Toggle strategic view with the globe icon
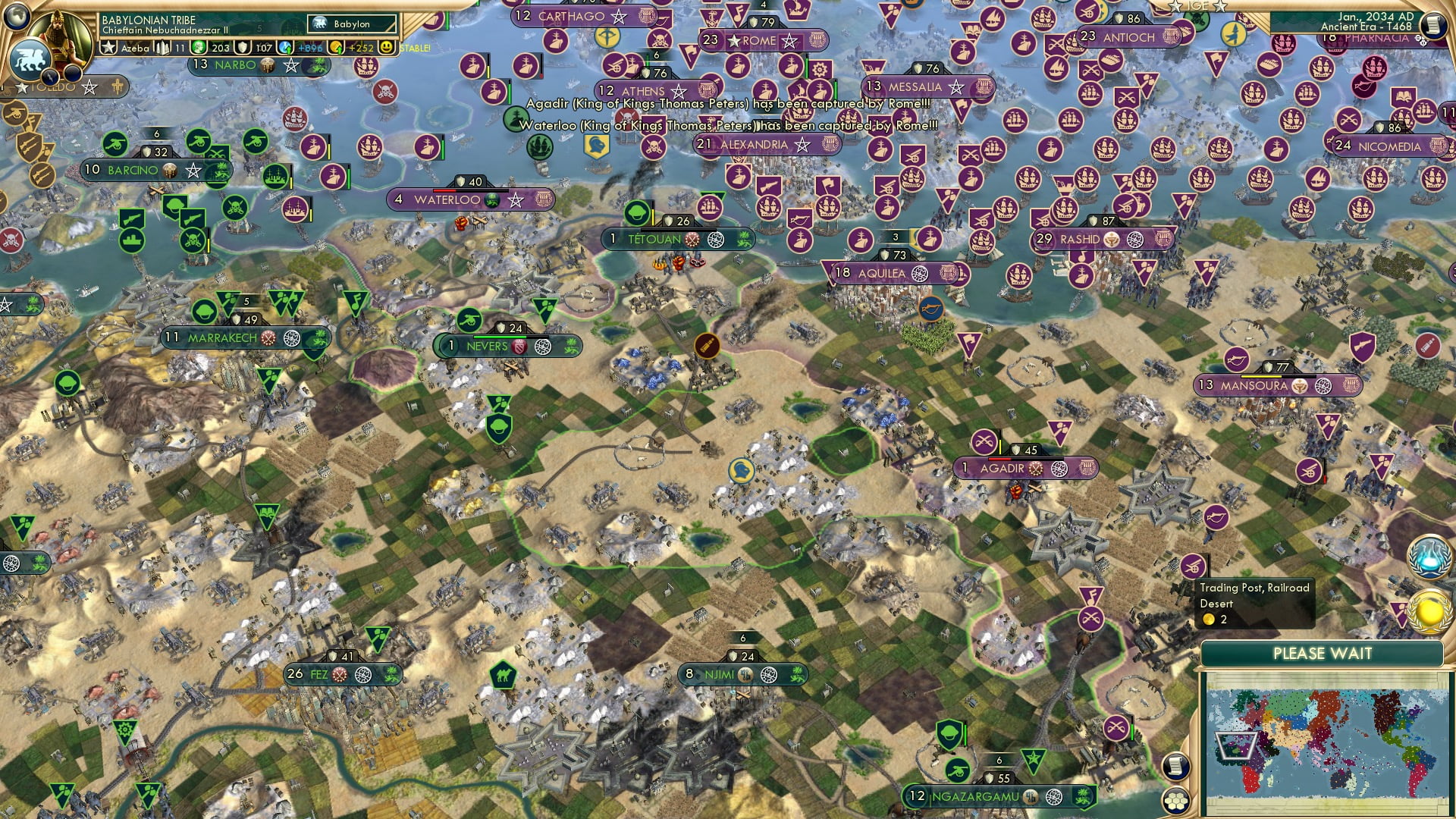Screen dimensions: 1456x819 click(17, 17)
